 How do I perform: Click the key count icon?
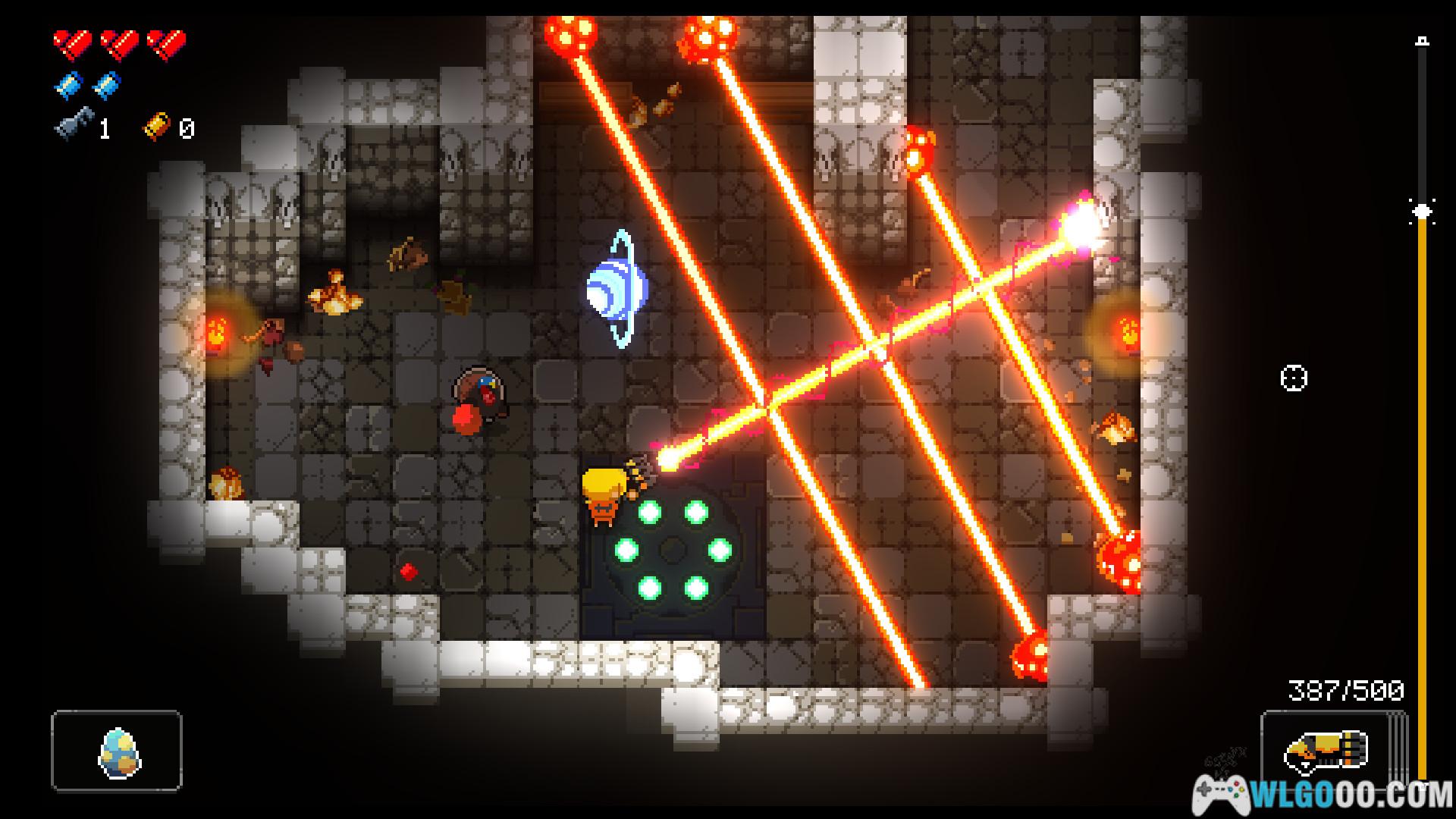pyautogui.click(x=74, y=127)
